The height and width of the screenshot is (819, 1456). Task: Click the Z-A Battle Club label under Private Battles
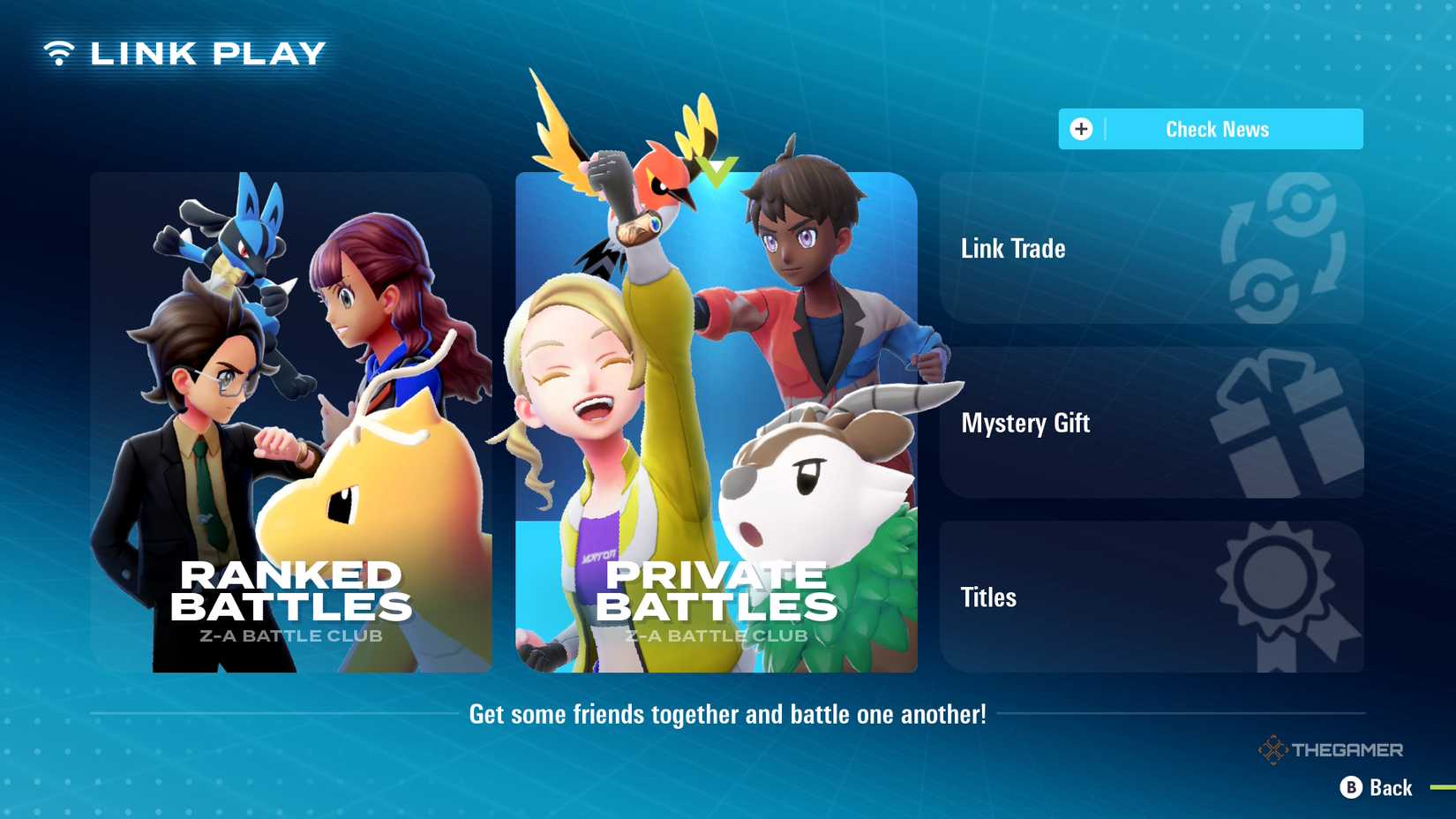point(717,634)
